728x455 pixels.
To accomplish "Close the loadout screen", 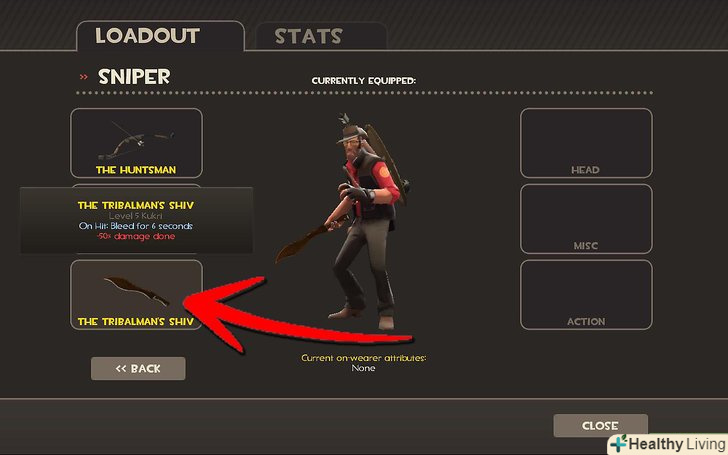I will click(600, 426).
